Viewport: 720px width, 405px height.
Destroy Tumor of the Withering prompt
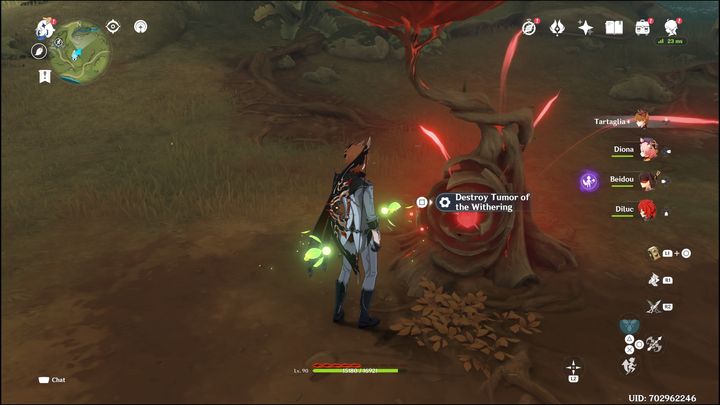[483, 202]
